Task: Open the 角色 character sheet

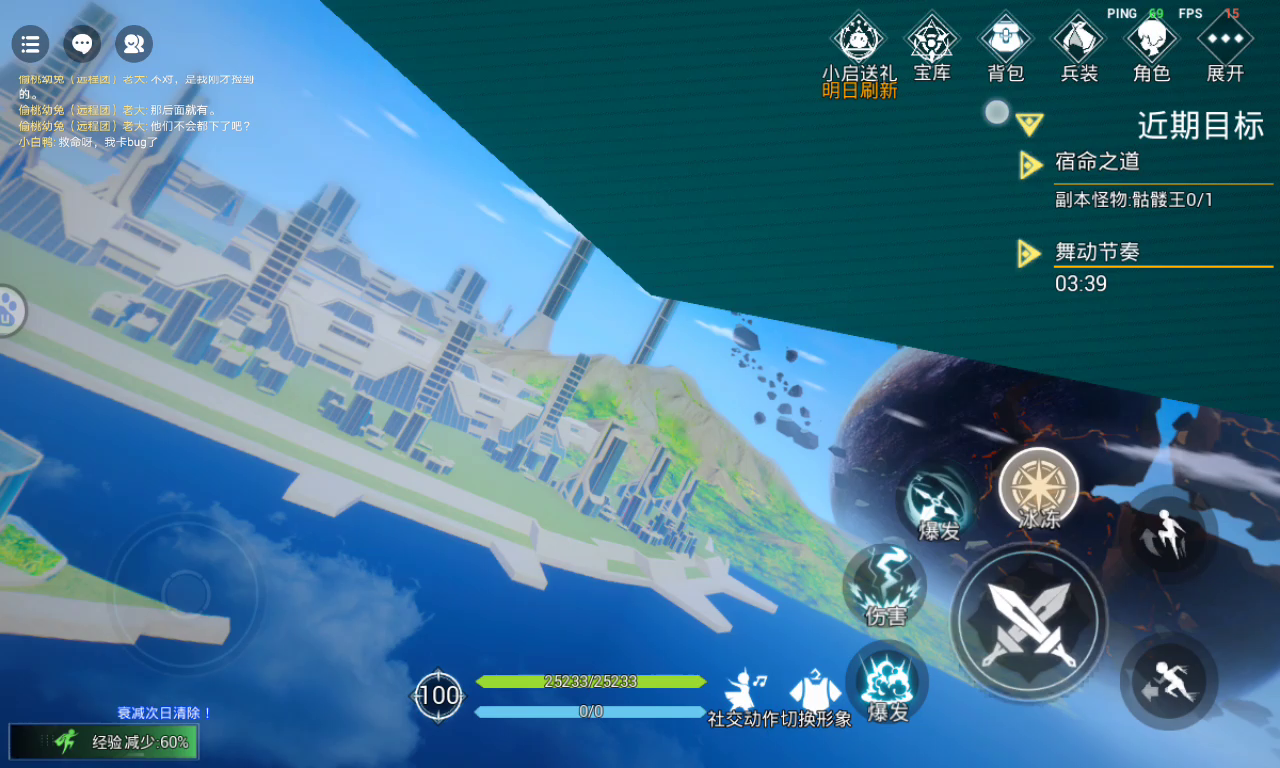Action: 1152,42
